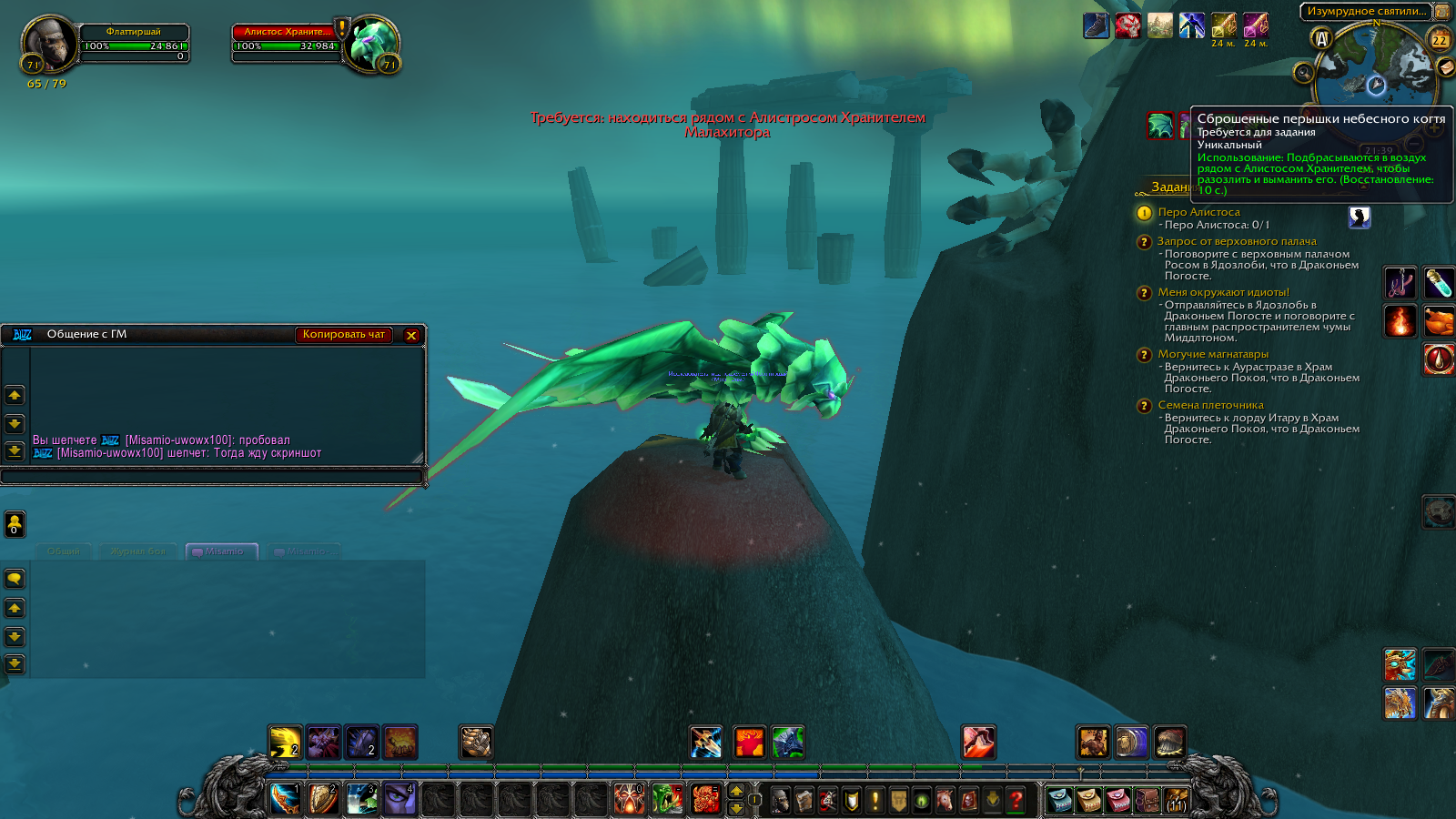Select the target portrait of Алистос Хранитель
Image resolution: width=1456 pixels, height=819 pixels.
pos(371,44)
